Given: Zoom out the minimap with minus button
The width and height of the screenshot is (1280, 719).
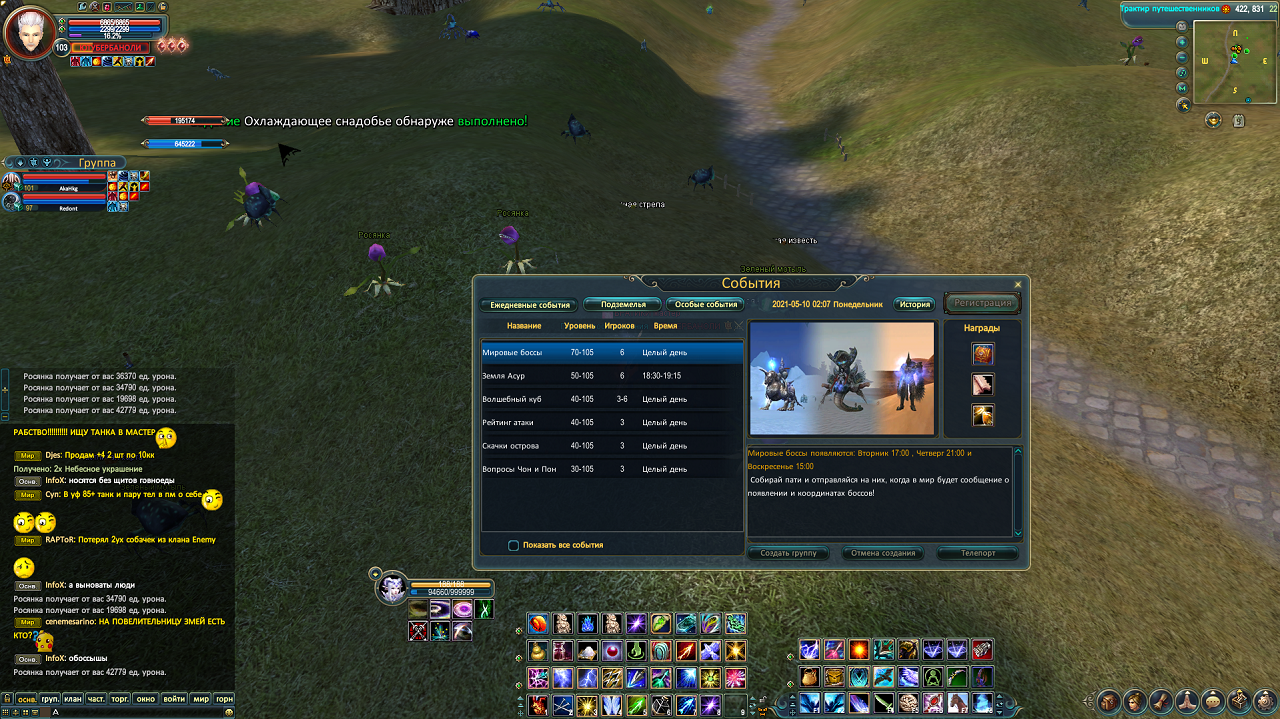Looking at the screenshot, I should click(1183, 57).
